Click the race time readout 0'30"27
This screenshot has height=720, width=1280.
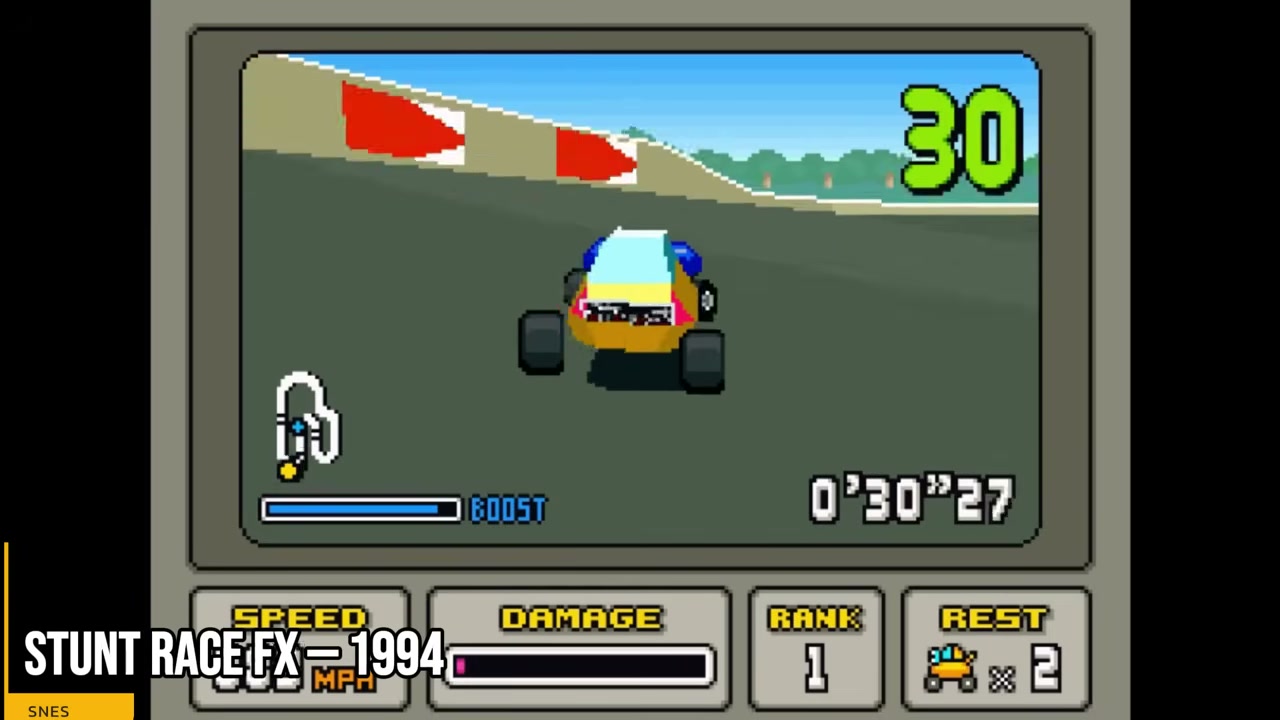tap(910, 500)
